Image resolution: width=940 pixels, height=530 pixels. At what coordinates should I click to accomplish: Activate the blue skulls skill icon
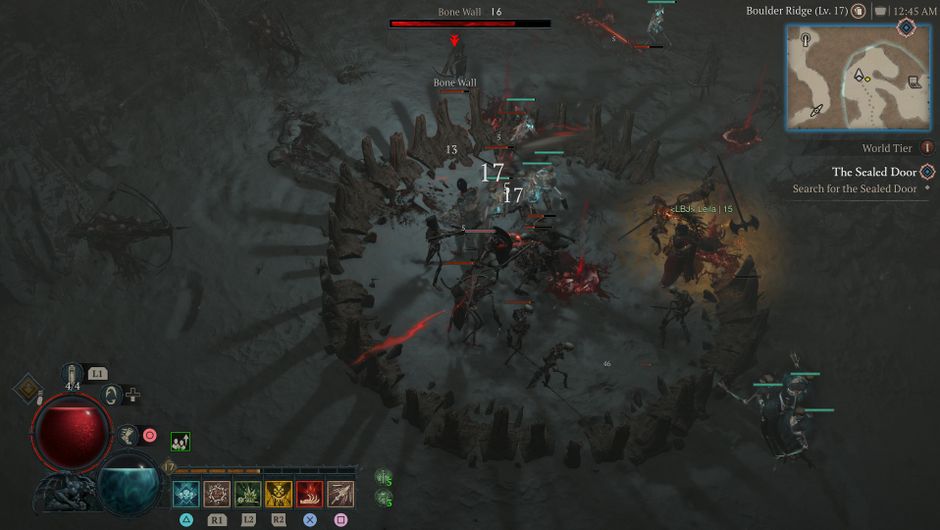pyautogui.click(x=186, y=493)
